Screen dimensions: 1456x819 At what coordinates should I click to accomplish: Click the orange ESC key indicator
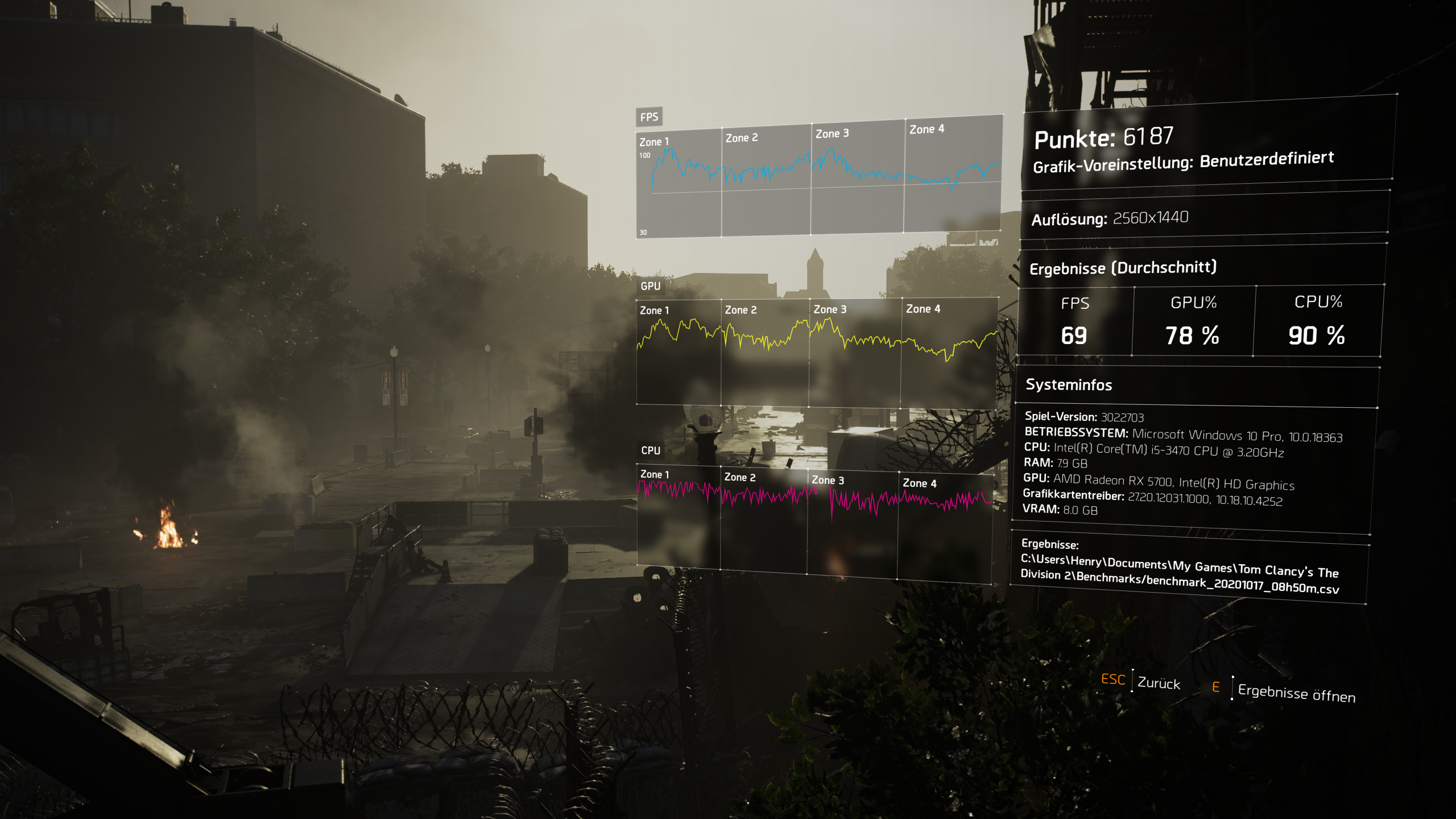[x=1114, y=681]
